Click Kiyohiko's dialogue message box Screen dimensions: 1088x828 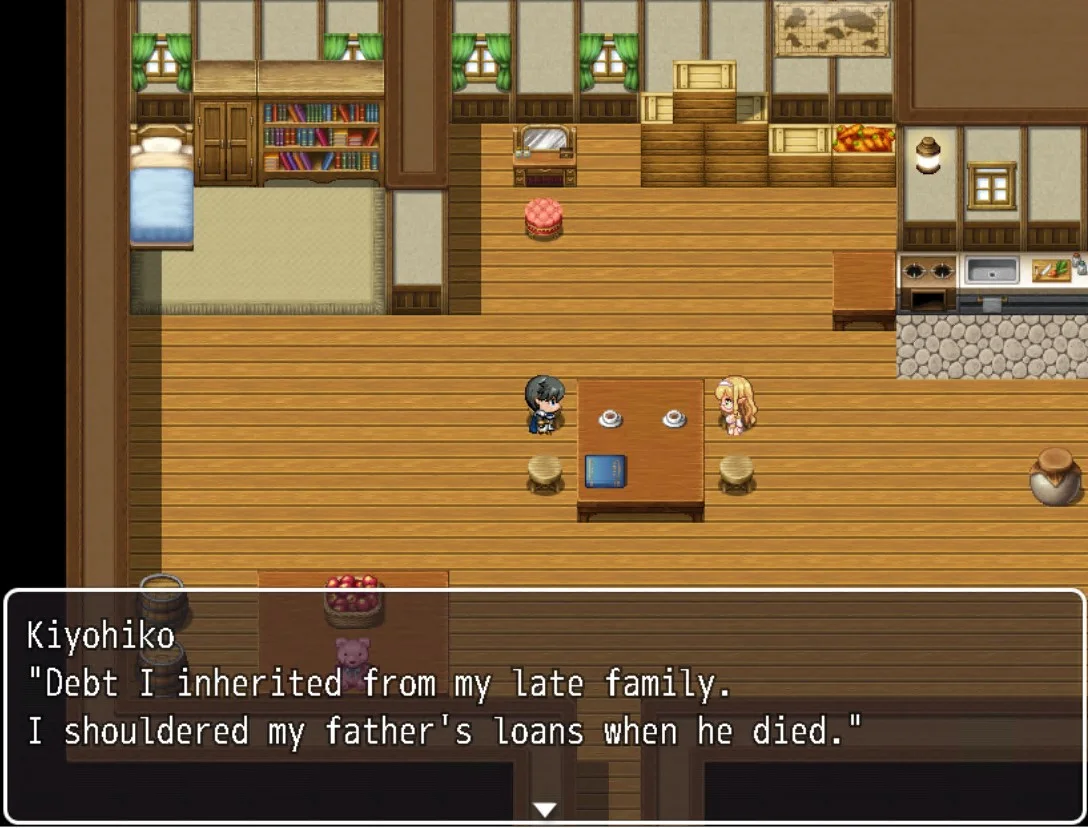pyautogui.click(x=544, y=700)
